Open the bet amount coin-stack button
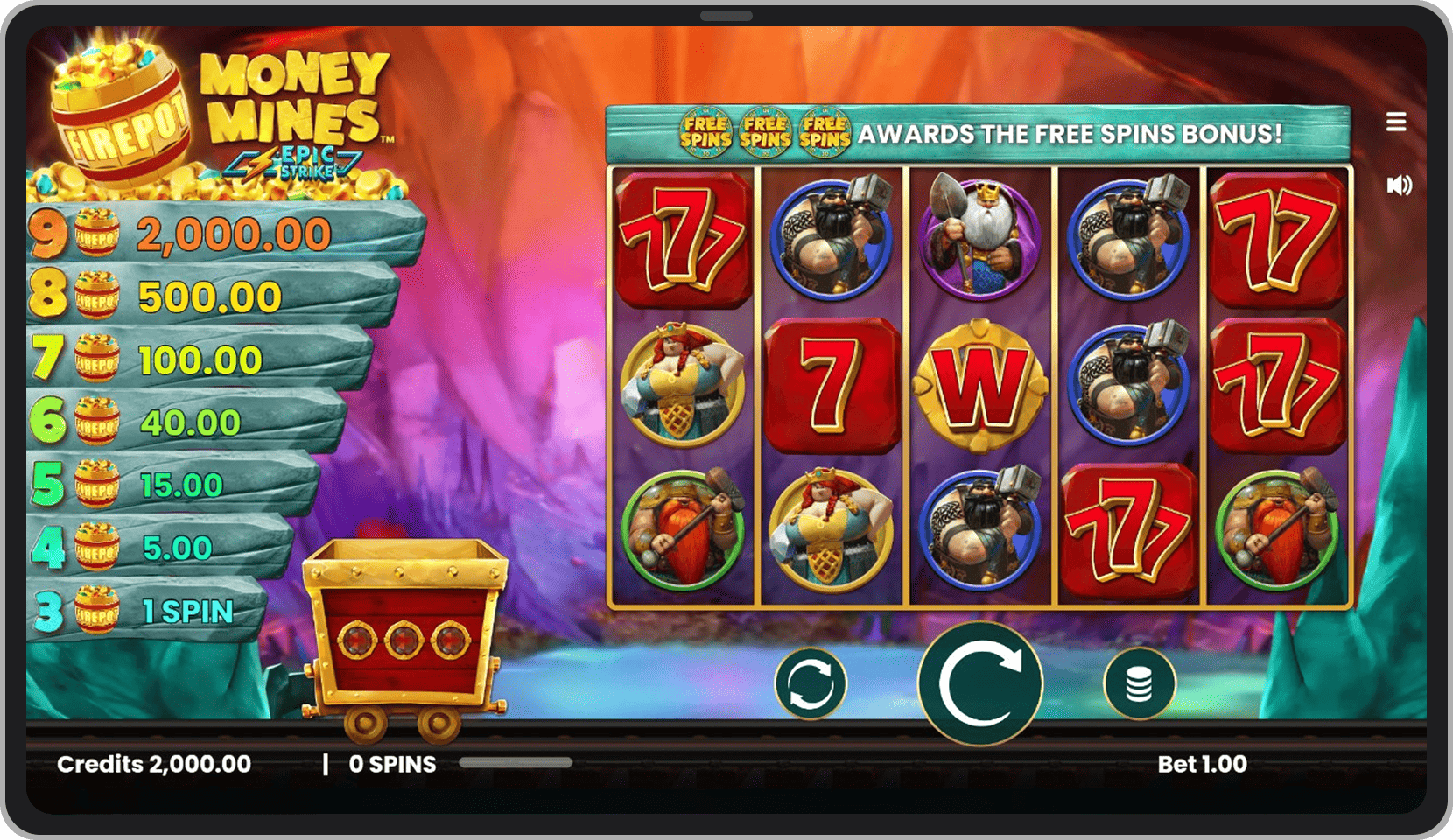 pos(1139,683)
